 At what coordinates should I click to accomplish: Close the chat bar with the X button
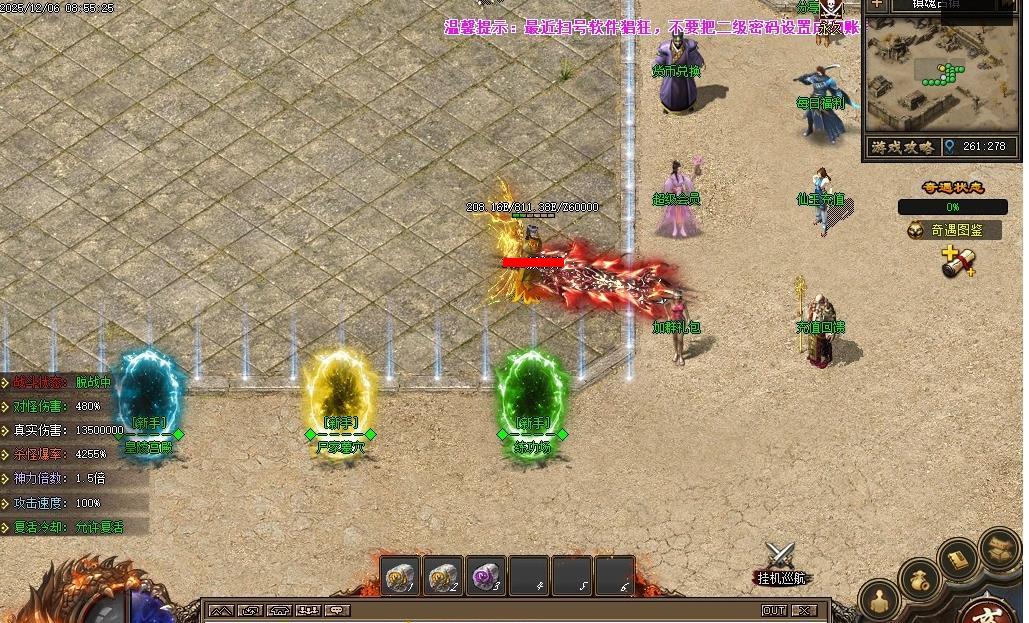pyautogui.click(x=804, y=610)
